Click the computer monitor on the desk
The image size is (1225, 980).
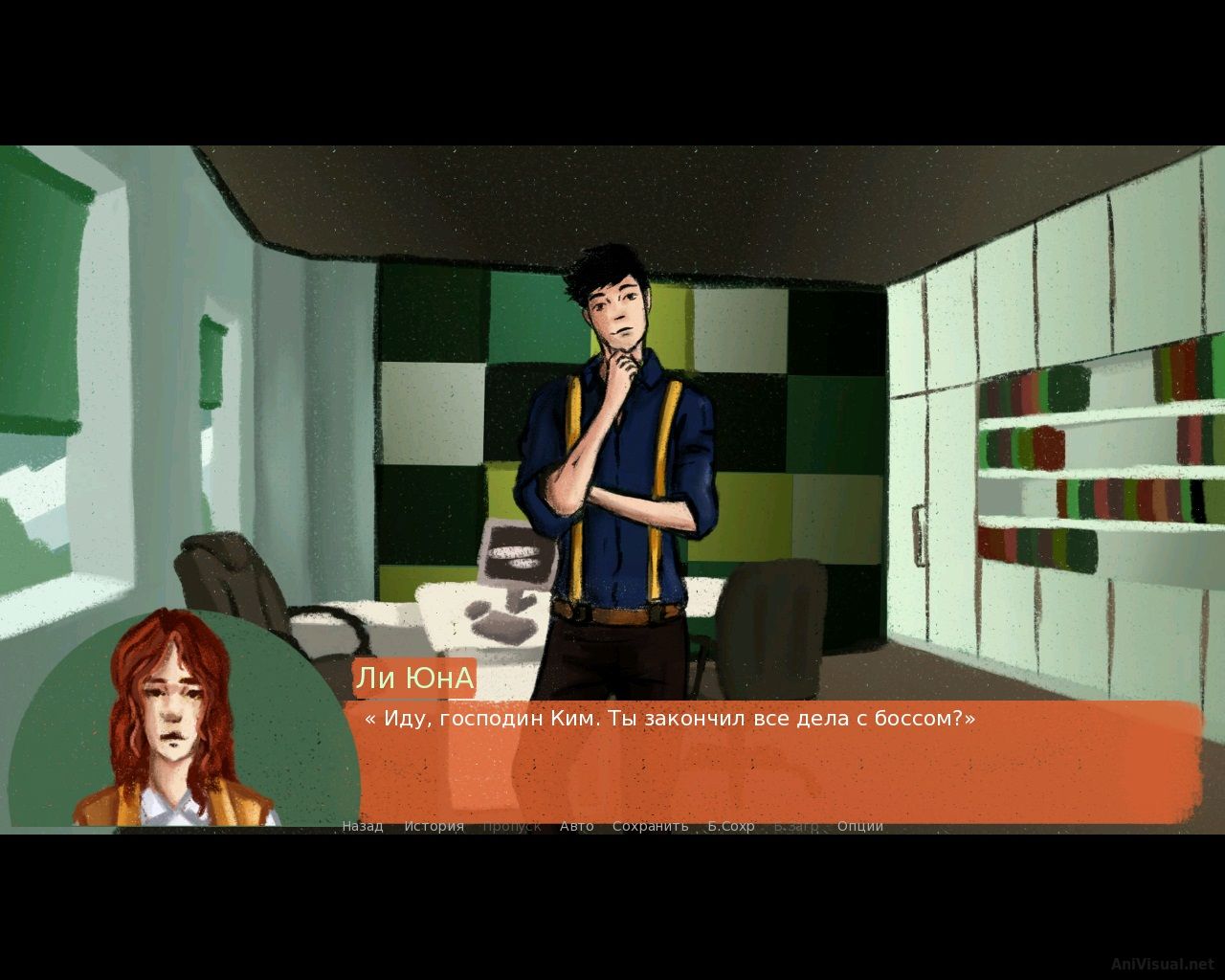click(x=515, y=552)
